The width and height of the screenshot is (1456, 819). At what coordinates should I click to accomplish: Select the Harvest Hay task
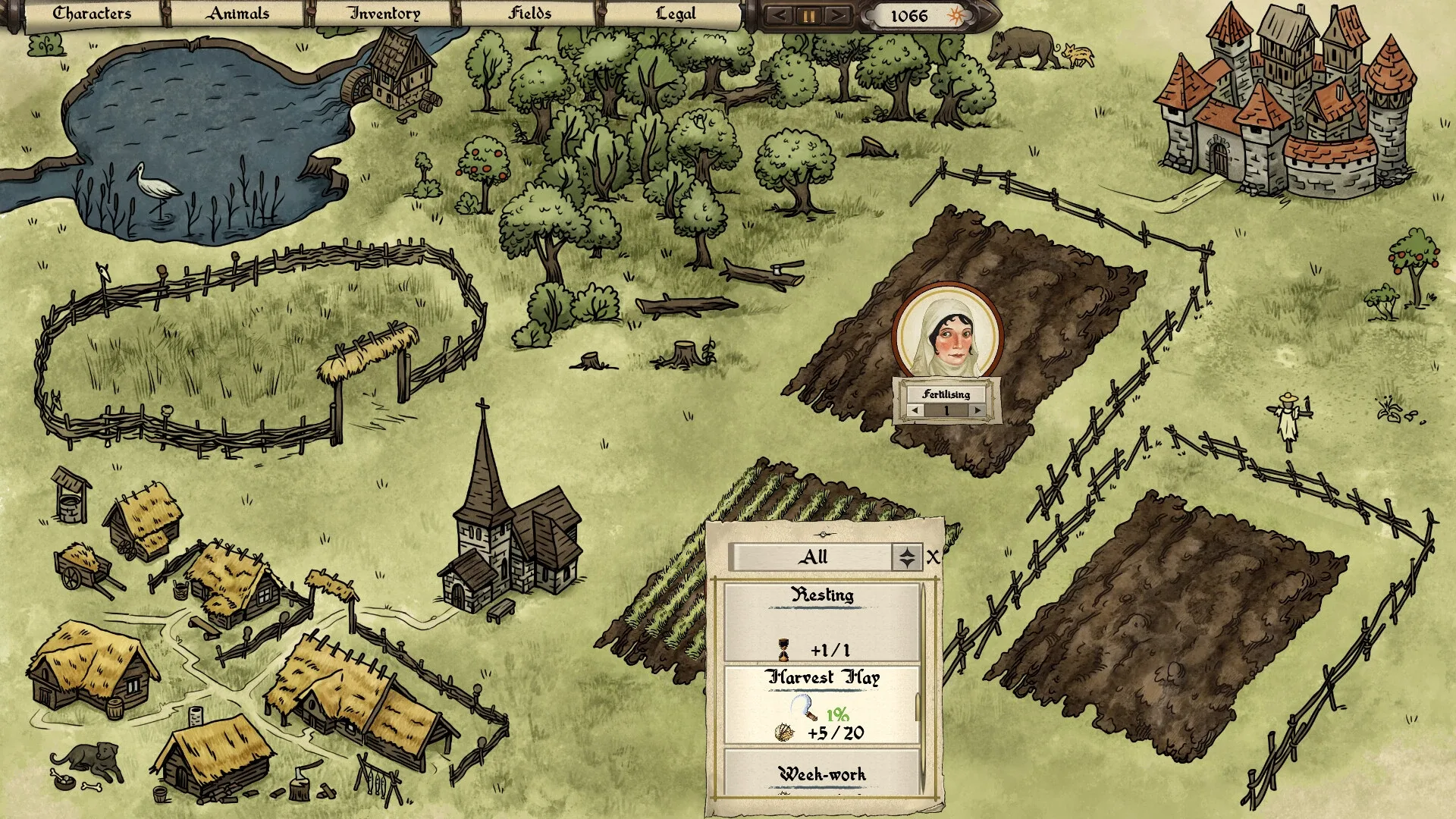(822, 705)
